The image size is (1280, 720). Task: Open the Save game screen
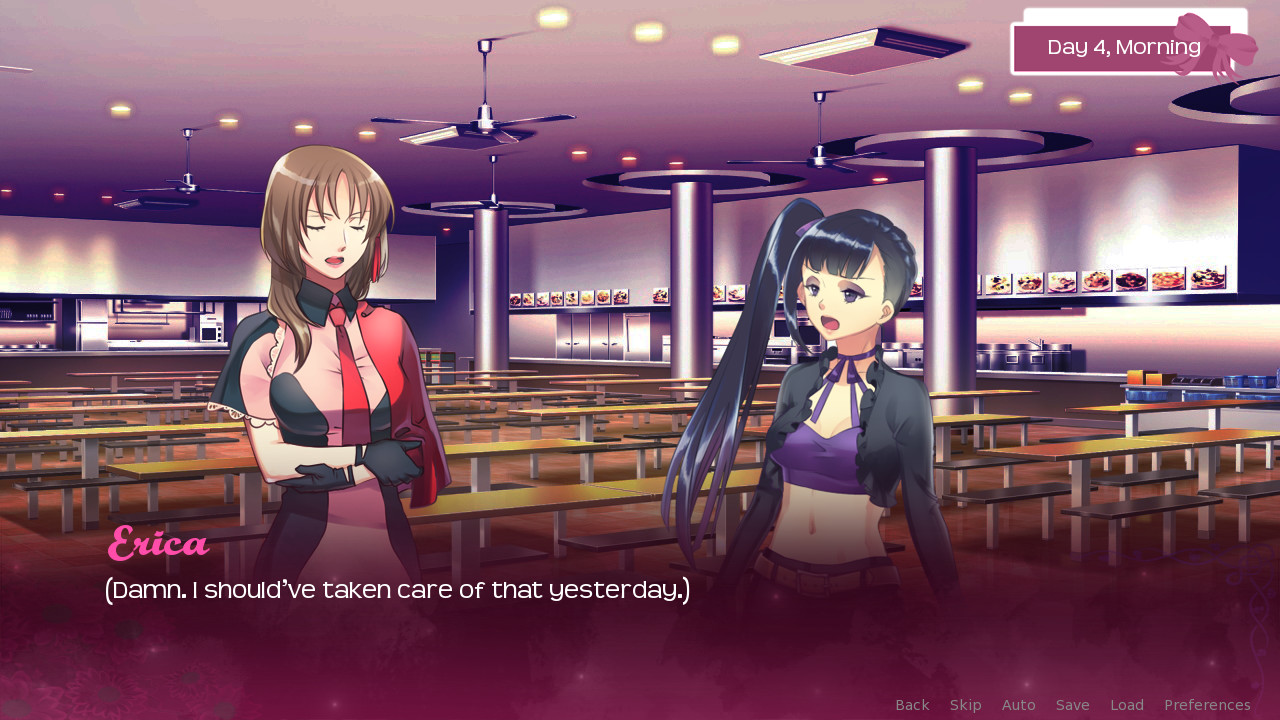pos(1072,705)
